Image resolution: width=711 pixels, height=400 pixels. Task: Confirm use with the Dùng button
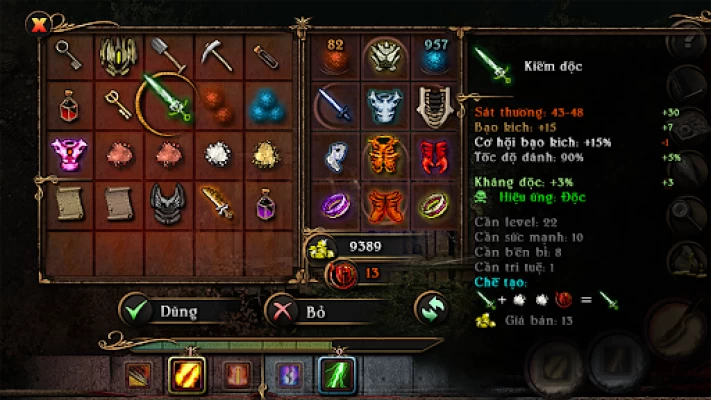pyautogui.click(x=180, y=310)
